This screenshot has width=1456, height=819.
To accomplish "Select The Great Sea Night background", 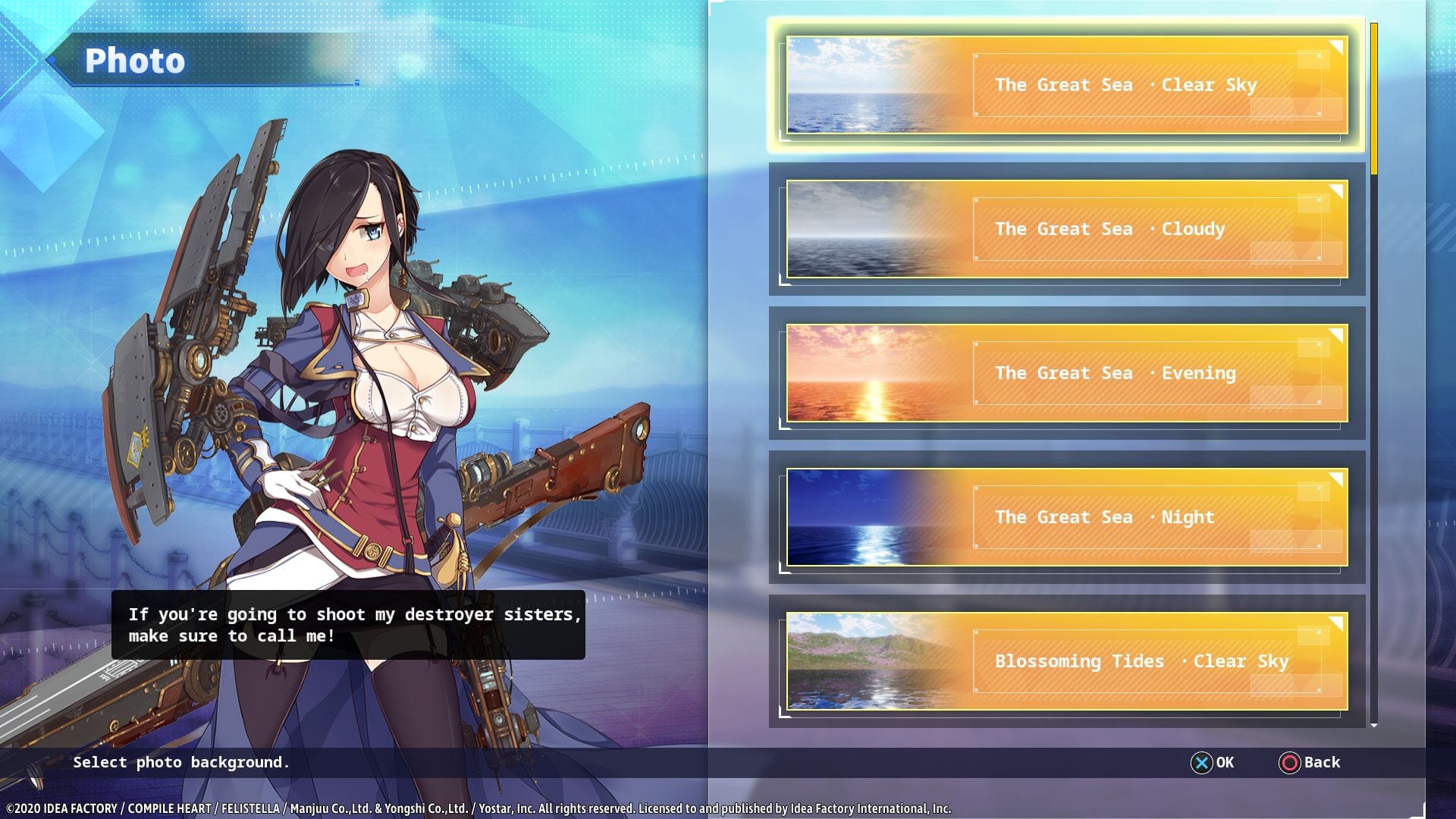I will pos(1066,517).
